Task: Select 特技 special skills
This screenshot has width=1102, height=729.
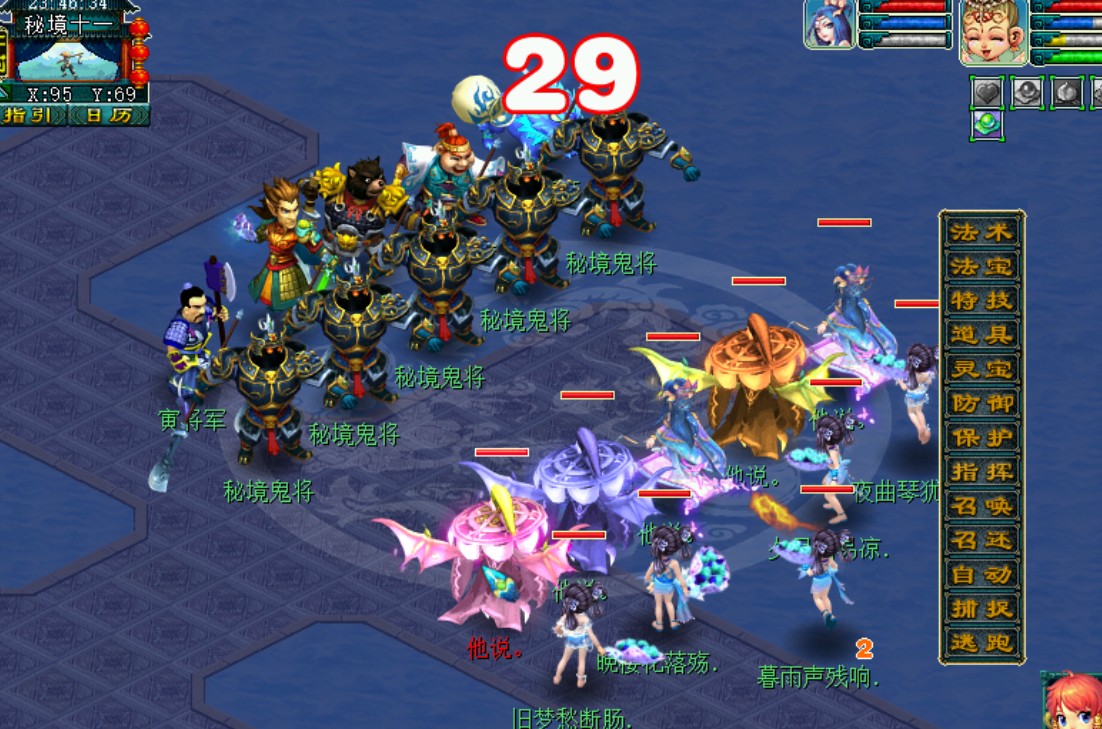Action: tap(981, 300)
